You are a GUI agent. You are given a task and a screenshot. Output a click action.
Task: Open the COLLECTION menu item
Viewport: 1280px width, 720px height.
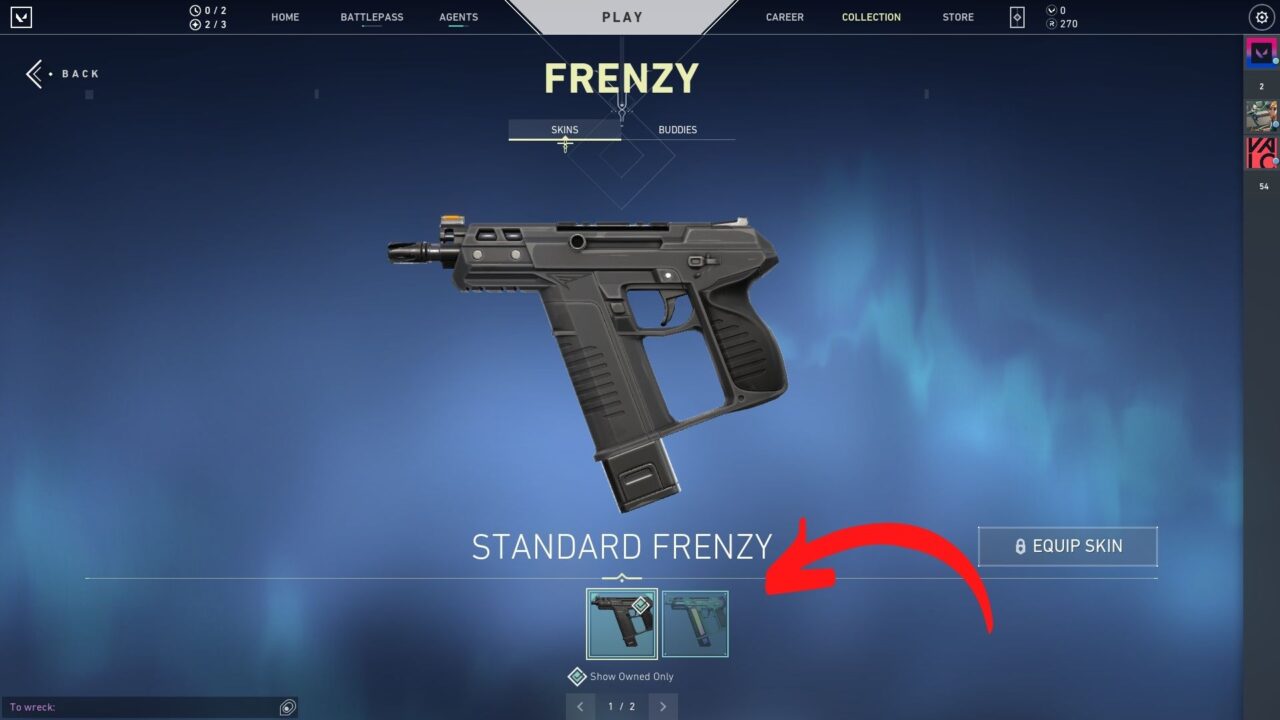point(871,16)
